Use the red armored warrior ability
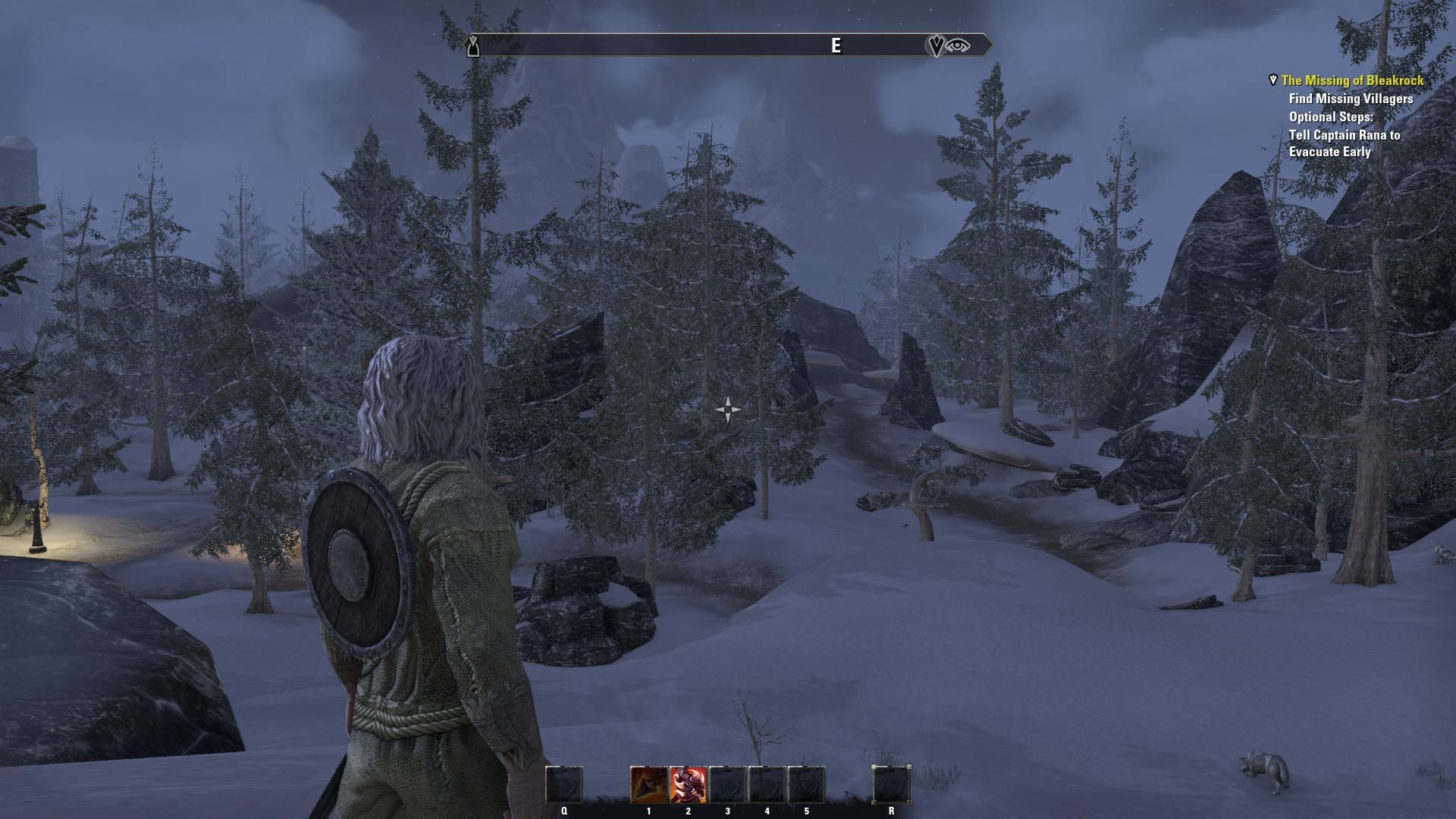Viewport: 1456px width, 819px height. point(688,785)
